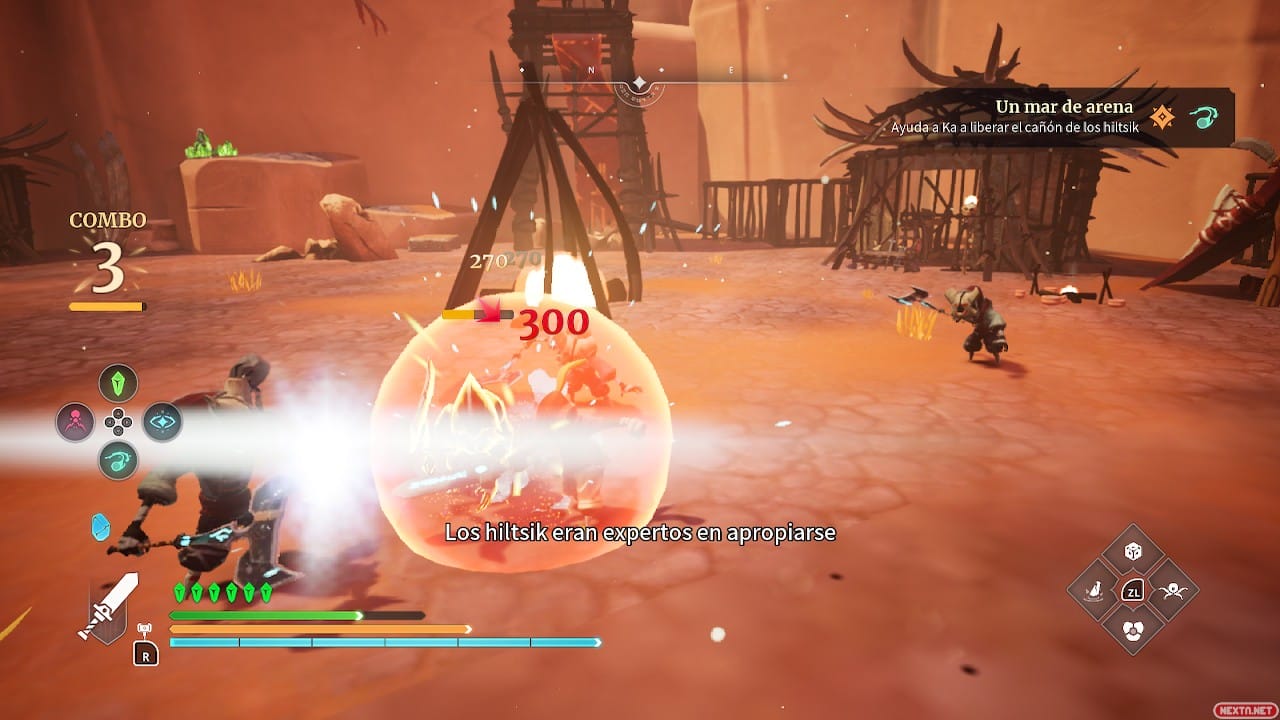1280x720 pixels.
Task: Pick the tentacled creature wheel slot
Action: (x=1171, y=591)
